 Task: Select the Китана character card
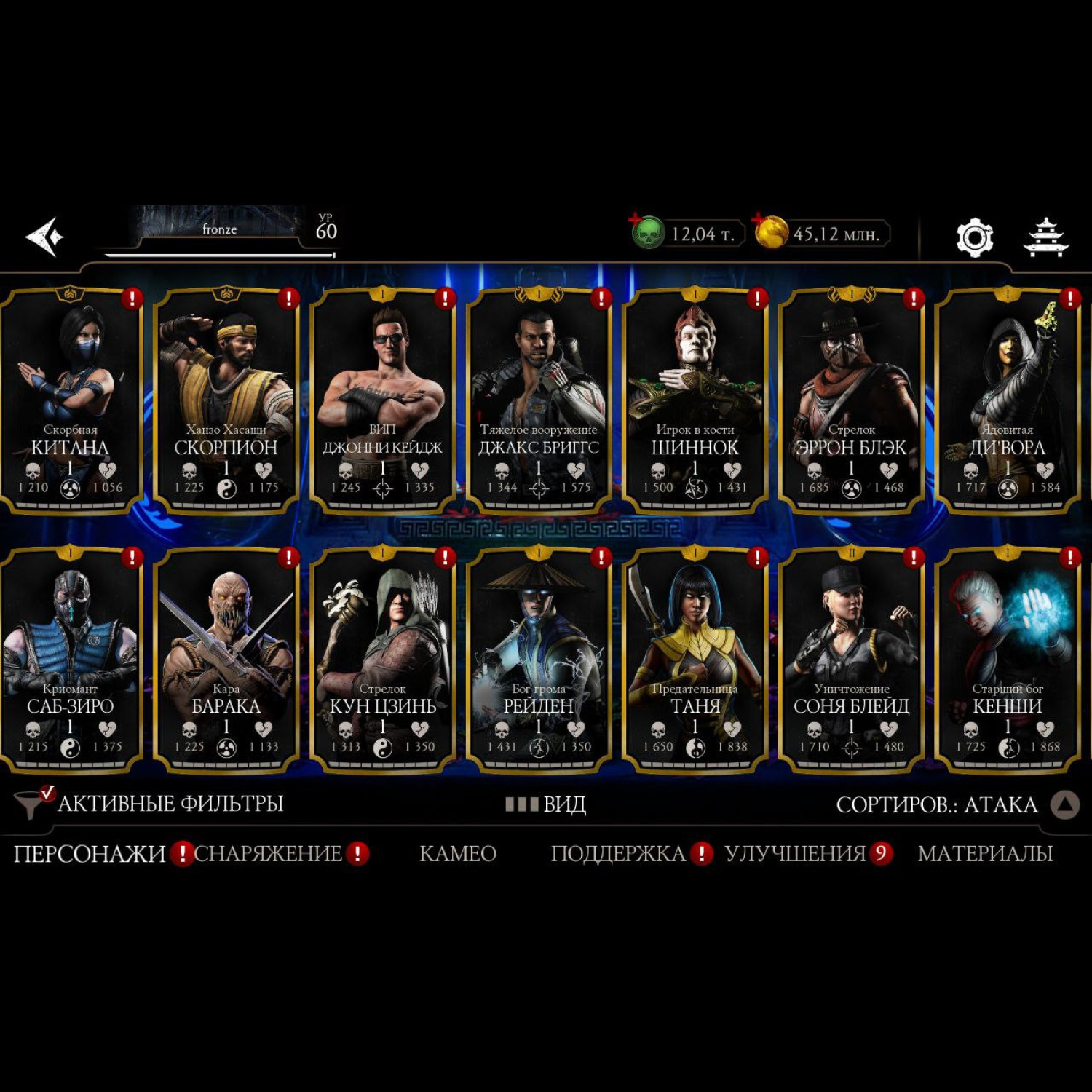click(71, 400)
